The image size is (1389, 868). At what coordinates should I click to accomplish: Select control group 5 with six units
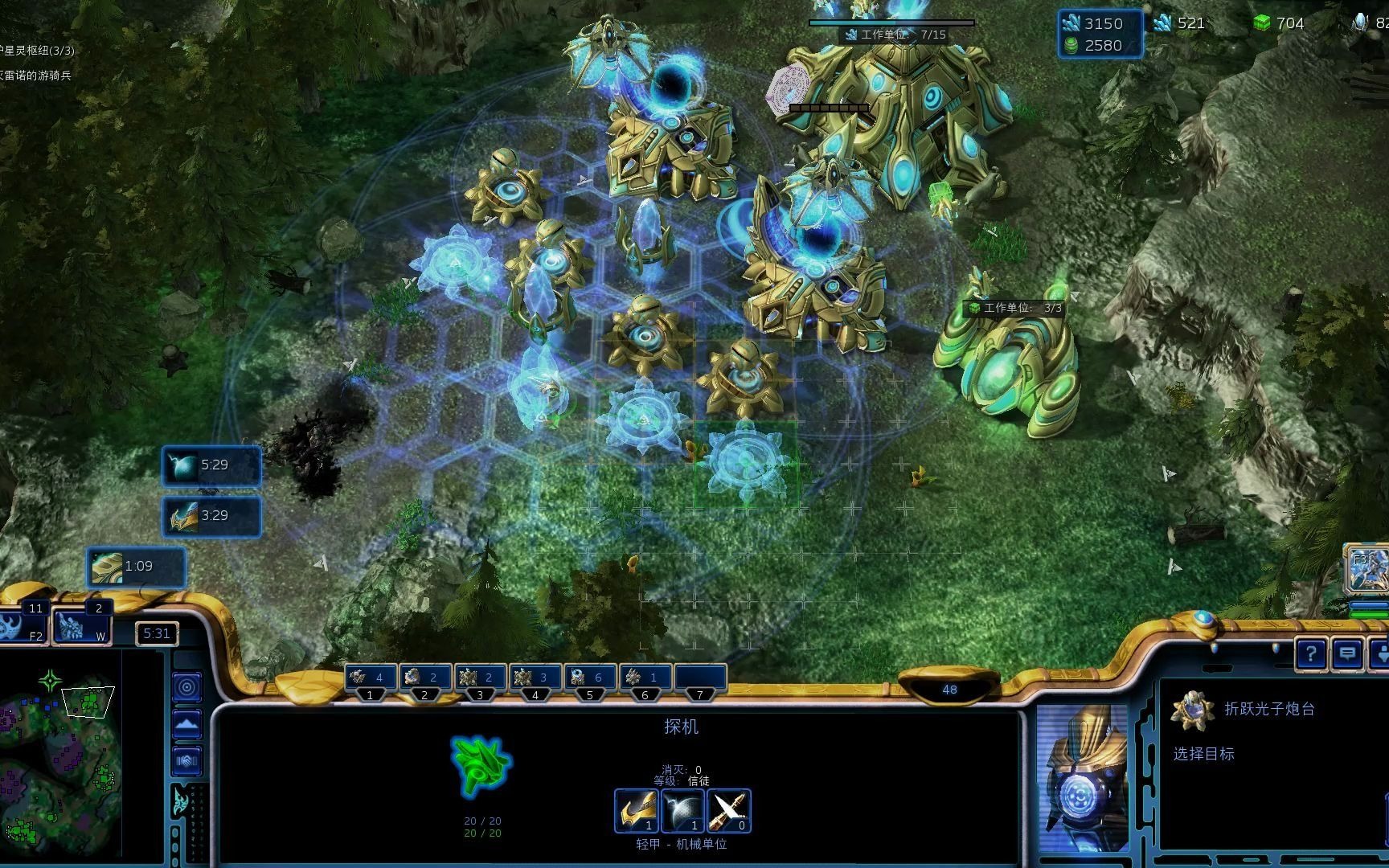tap(589, 679)
